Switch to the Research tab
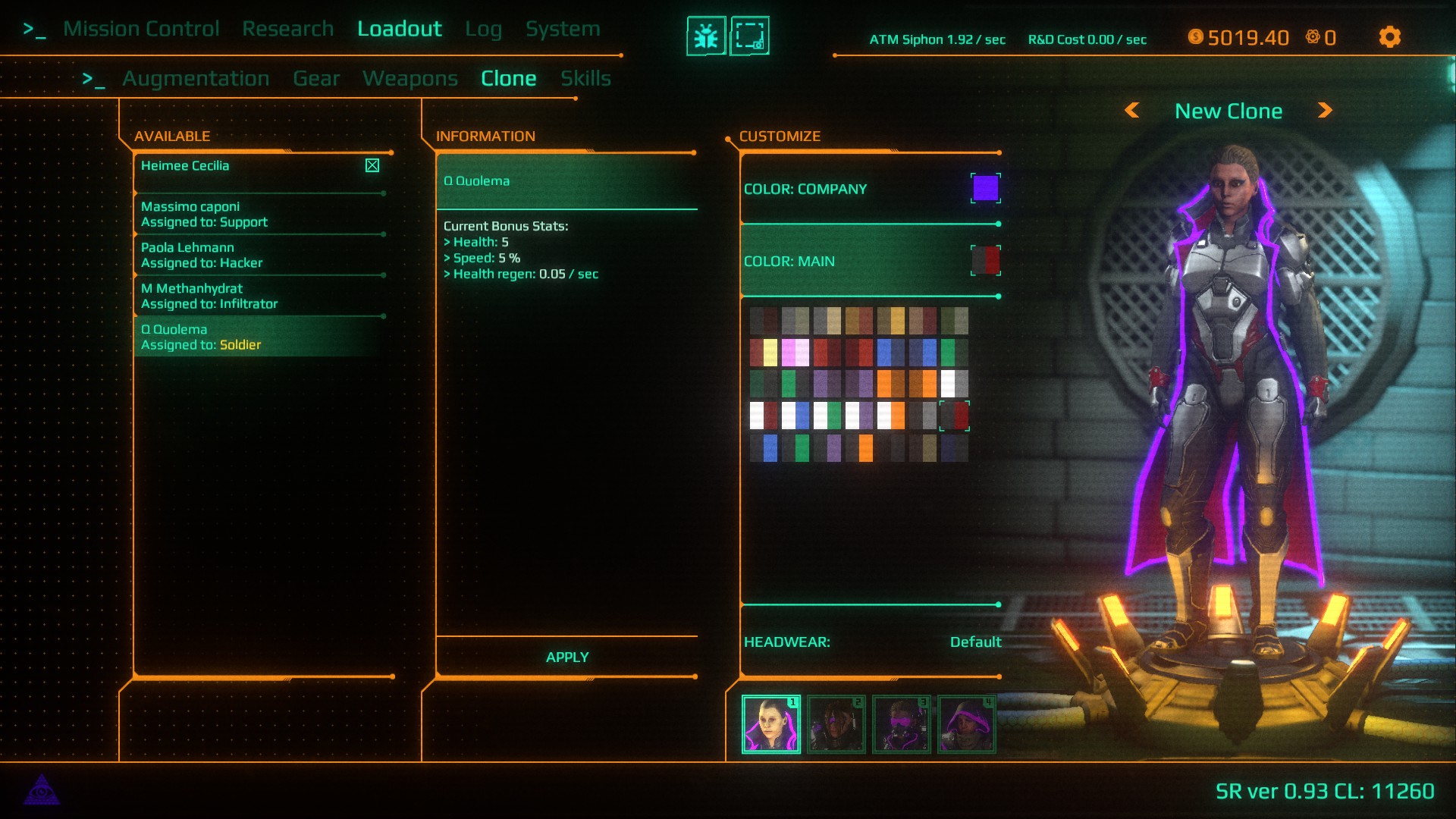Viewport: 1456px width, 819px height. (x=287, y=29)
